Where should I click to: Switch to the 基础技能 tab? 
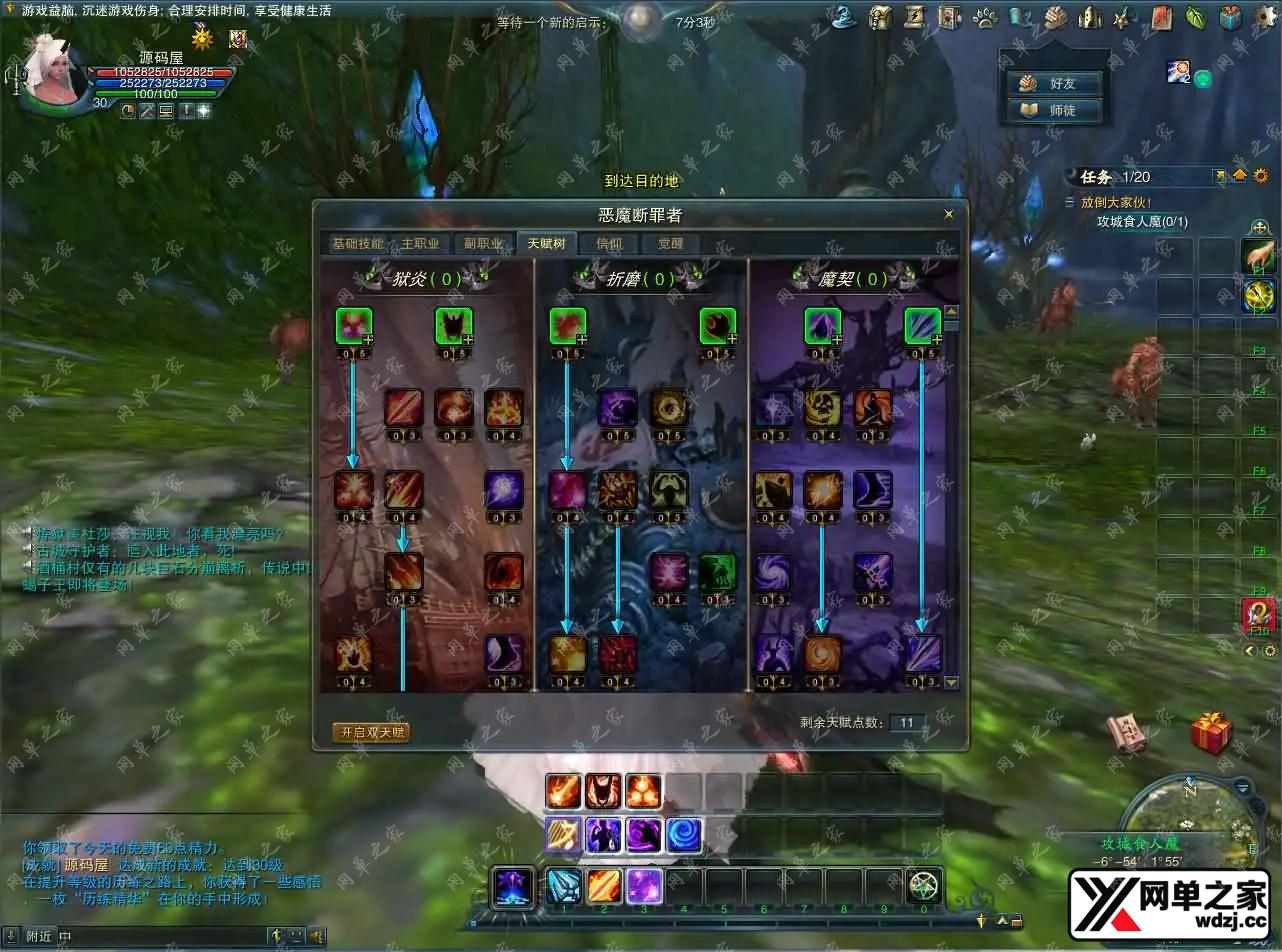[x=357, y=244]
